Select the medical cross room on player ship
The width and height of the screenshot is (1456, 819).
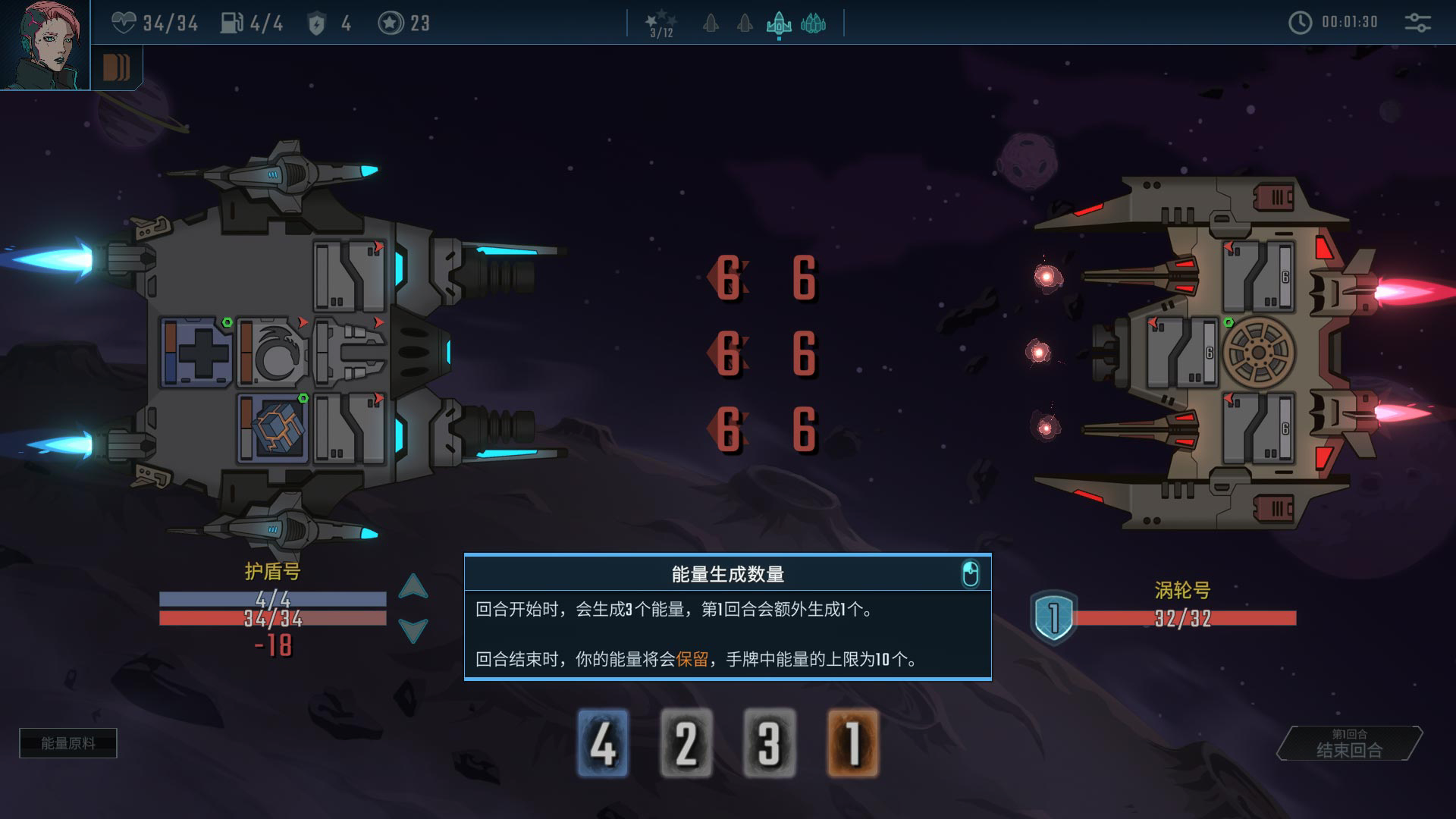pyautogui.click(x=196, y=353)
